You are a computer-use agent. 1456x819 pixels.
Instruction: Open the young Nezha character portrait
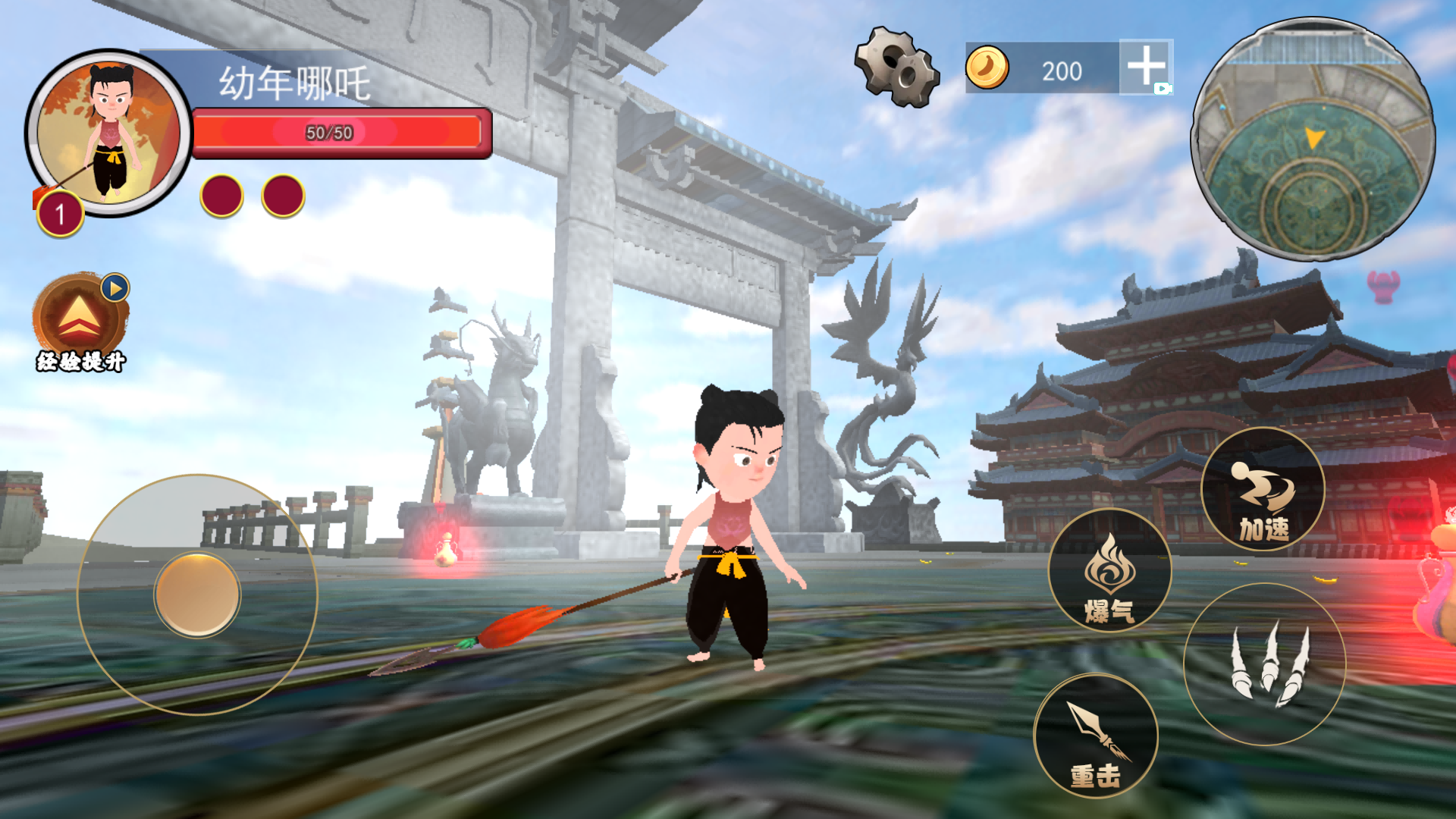pos(108,133)
